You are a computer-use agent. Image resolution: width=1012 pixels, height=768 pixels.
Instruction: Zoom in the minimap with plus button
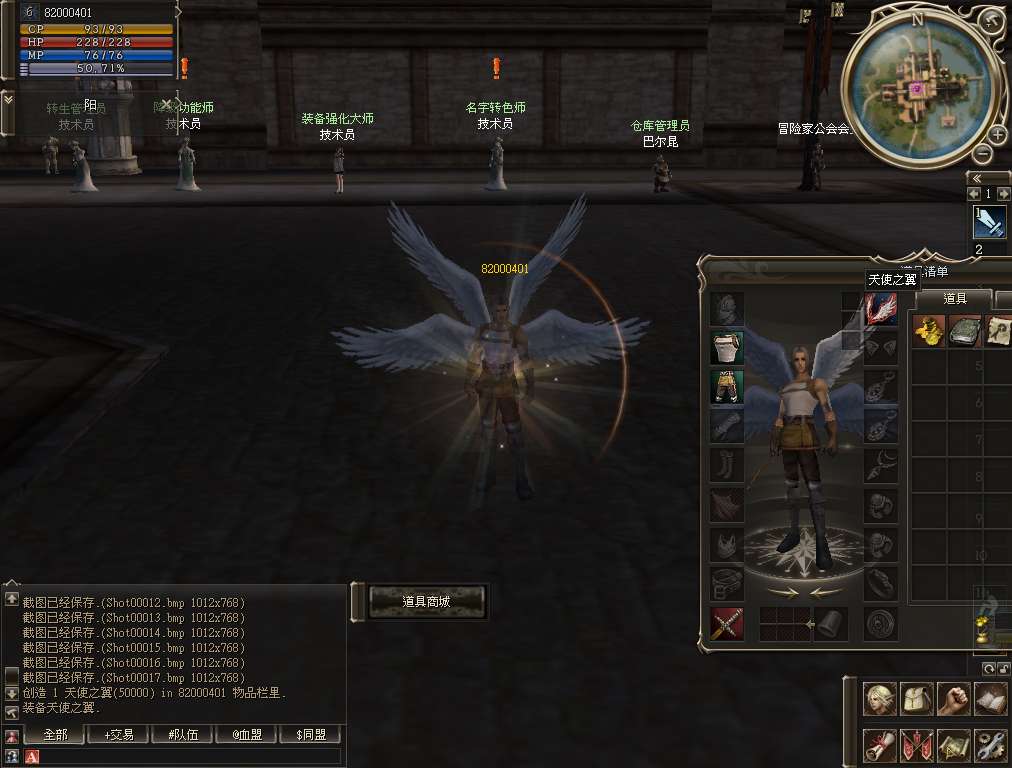997,134
